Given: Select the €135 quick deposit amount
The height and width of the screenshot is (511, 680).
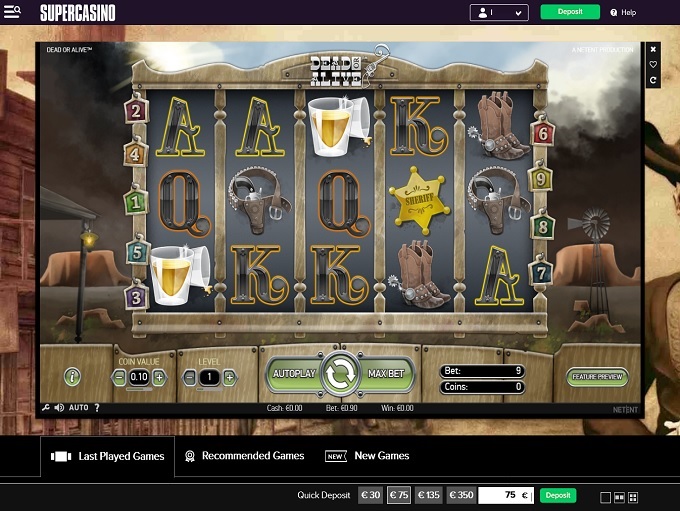Looking at the screenshot, I should coord(429,495).
